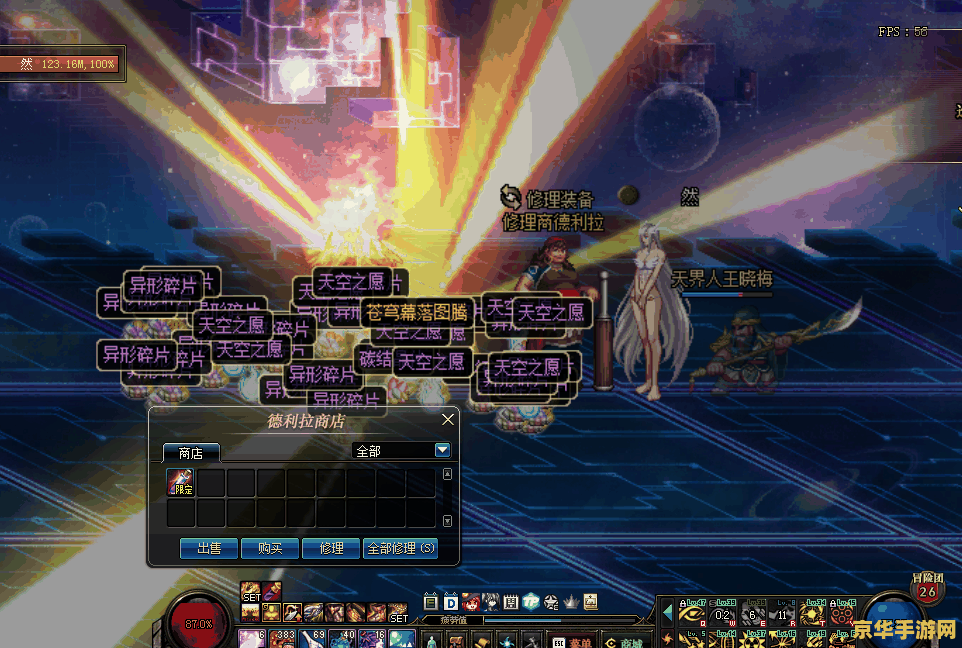Select the 限定 potion item in the shop
The image size is (962, 648).
coord(181,483)
